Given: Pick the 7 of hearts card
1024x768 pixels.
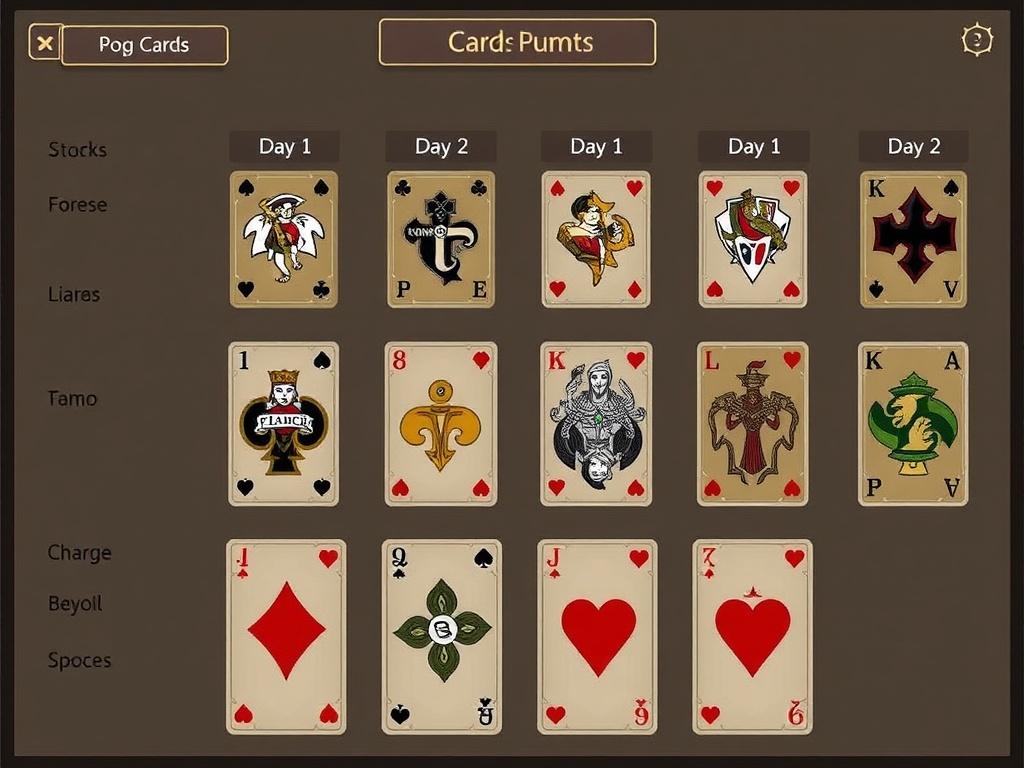Looking at the screenshot, I should click(x=752, y=637).
